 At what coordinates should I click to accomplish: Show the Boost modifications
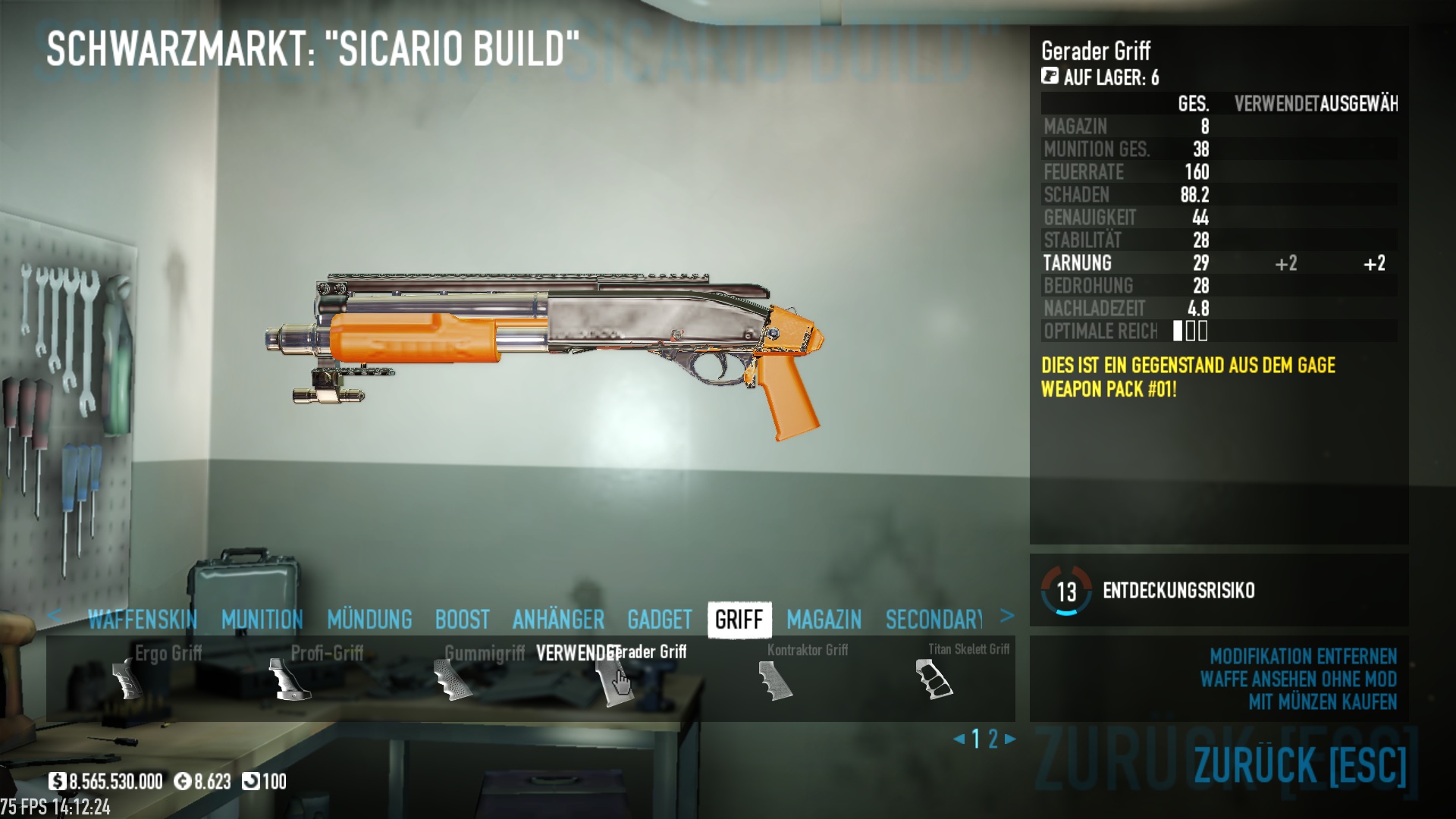click(x=462, y=620)
